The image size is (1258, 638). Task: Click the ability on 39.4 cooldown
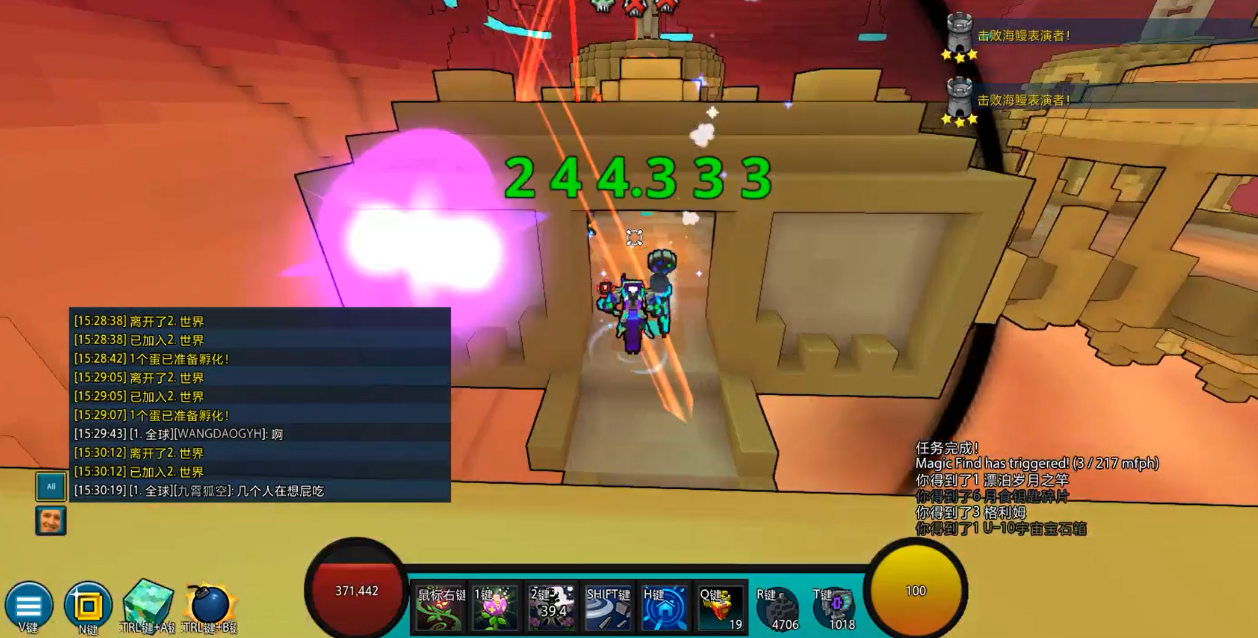pos(552,608)
